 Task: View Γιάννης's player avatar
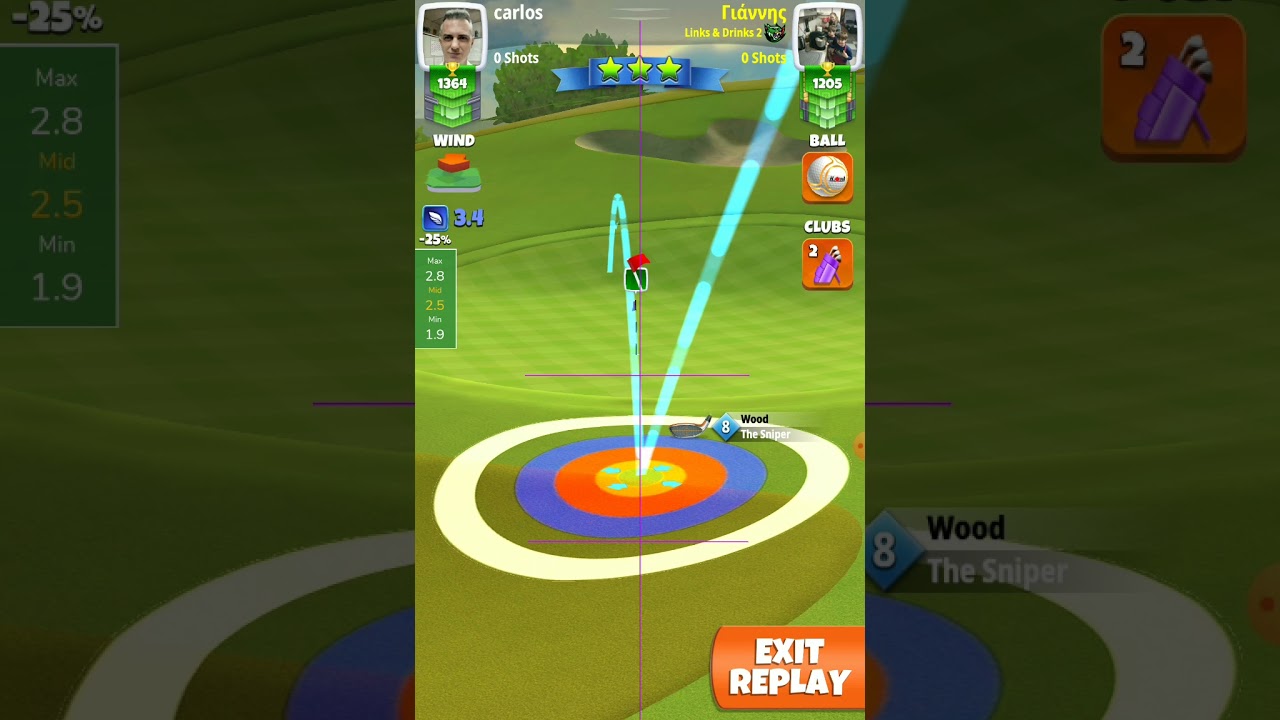coord(827,38)
